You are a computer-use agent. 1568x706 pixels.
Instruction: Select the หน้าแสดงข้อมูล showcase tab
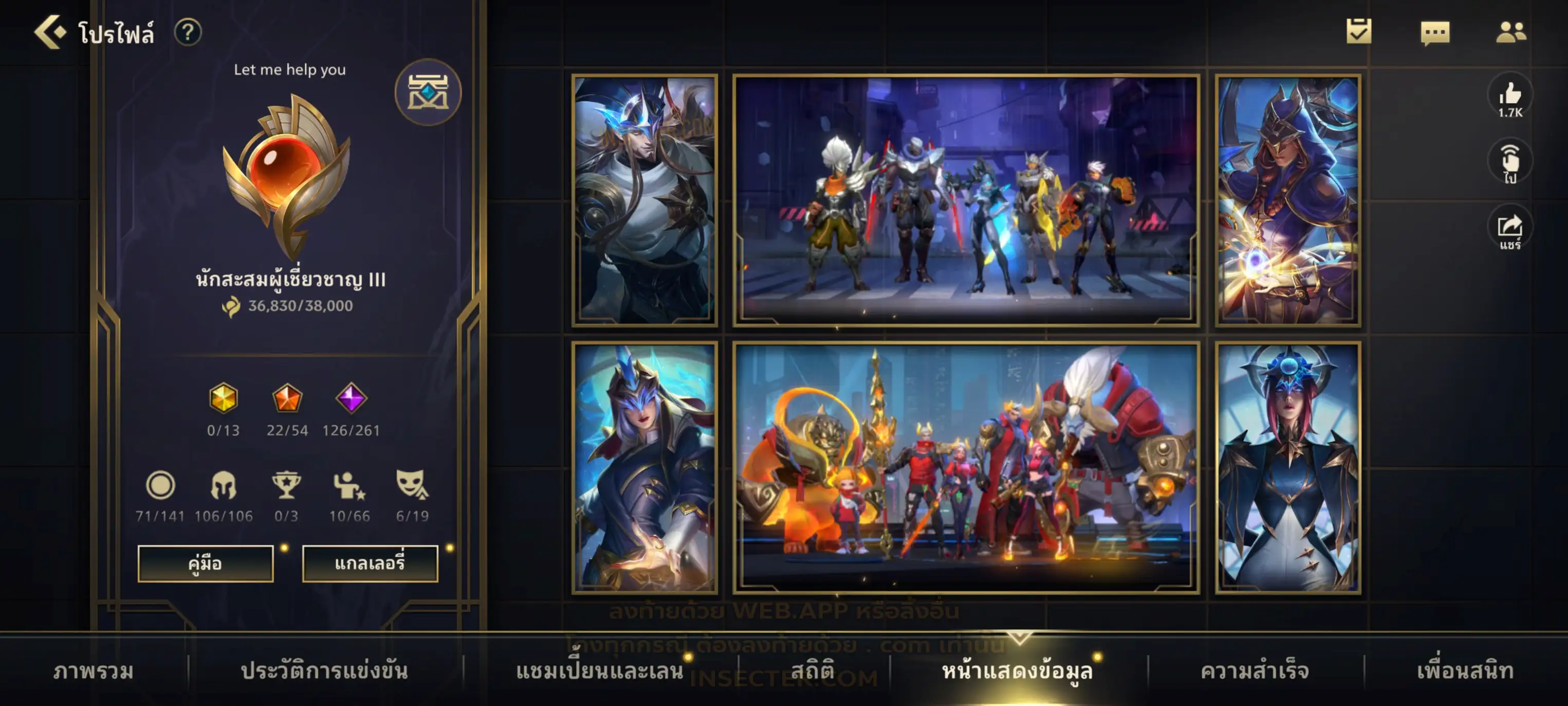(x=1017, y=671)
